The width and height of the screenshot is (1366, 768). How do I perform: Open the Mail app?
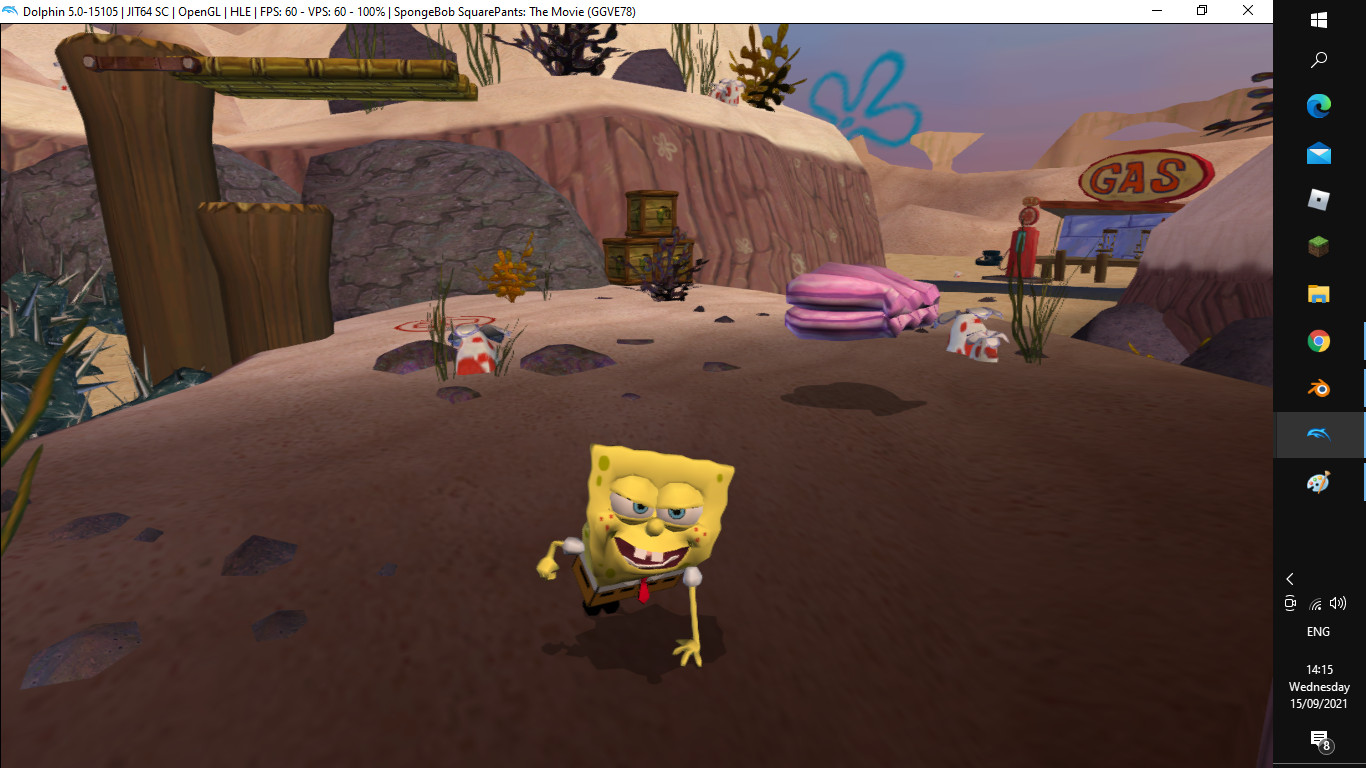point(1318,152)
